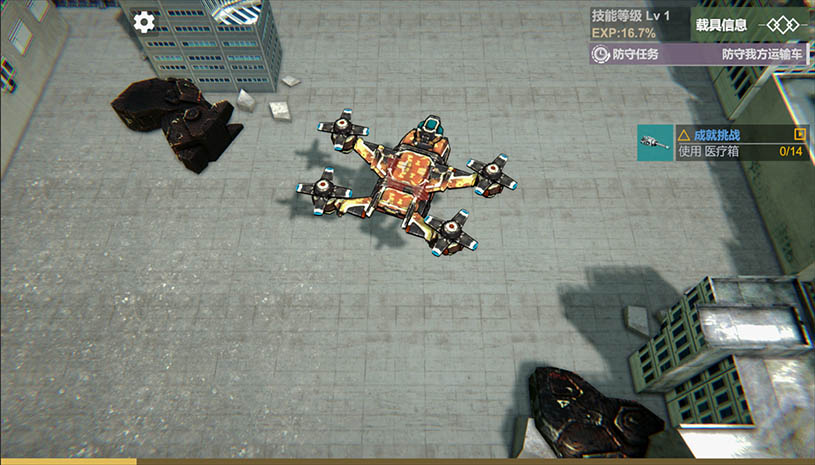Image resolution: width=815 pixels, height=465 pixels.
Task: Click the achievement turret weapon icon
Action: [654, 143]
